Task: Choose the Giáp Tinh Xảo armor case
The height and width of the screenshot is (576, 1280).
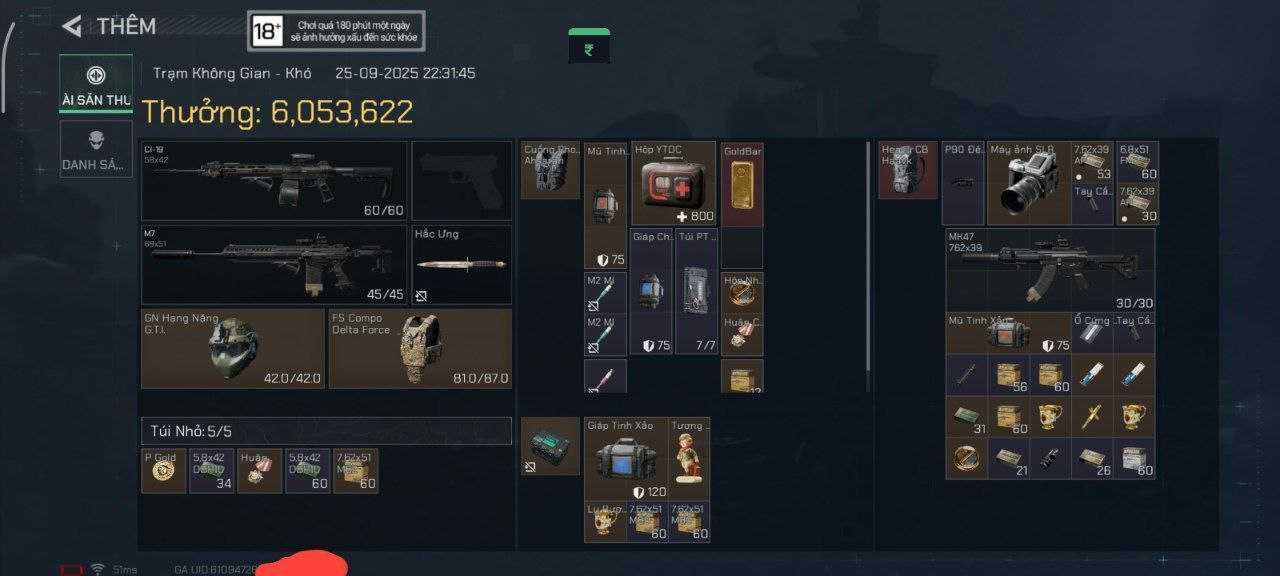Action: click(626, 458)
